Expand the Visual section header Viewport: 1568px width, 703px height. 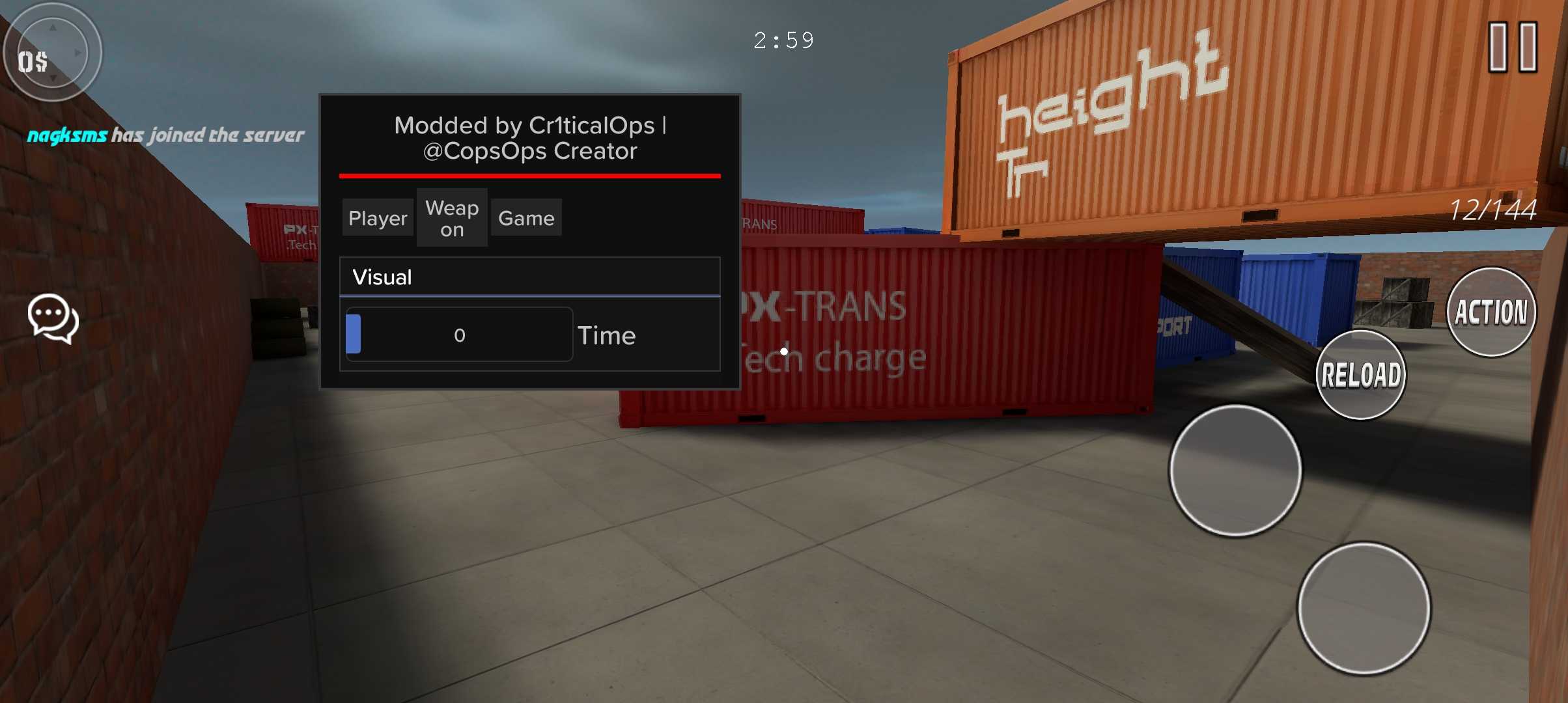click(x=529, y=277)
